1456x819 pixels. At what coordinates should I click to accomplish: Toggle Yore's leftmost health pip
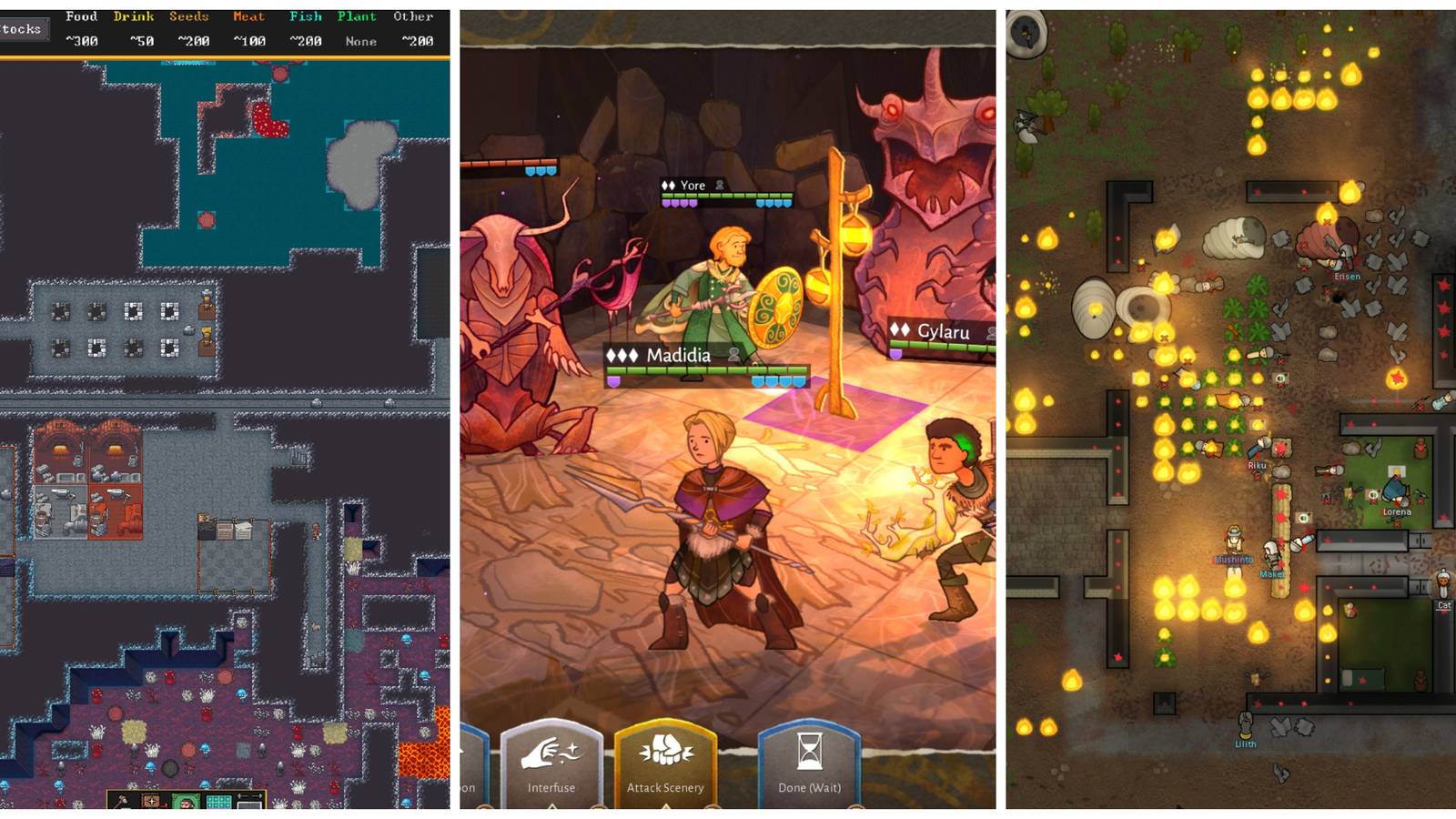665,197
